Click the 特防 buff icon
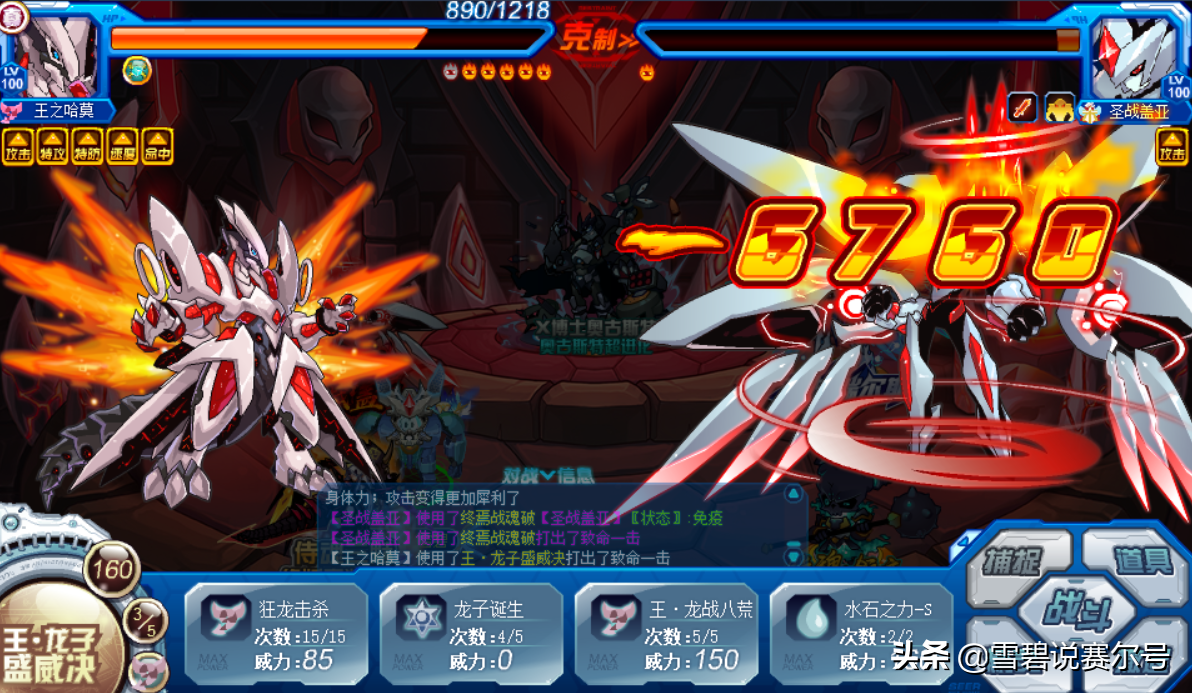 [88, 146]
